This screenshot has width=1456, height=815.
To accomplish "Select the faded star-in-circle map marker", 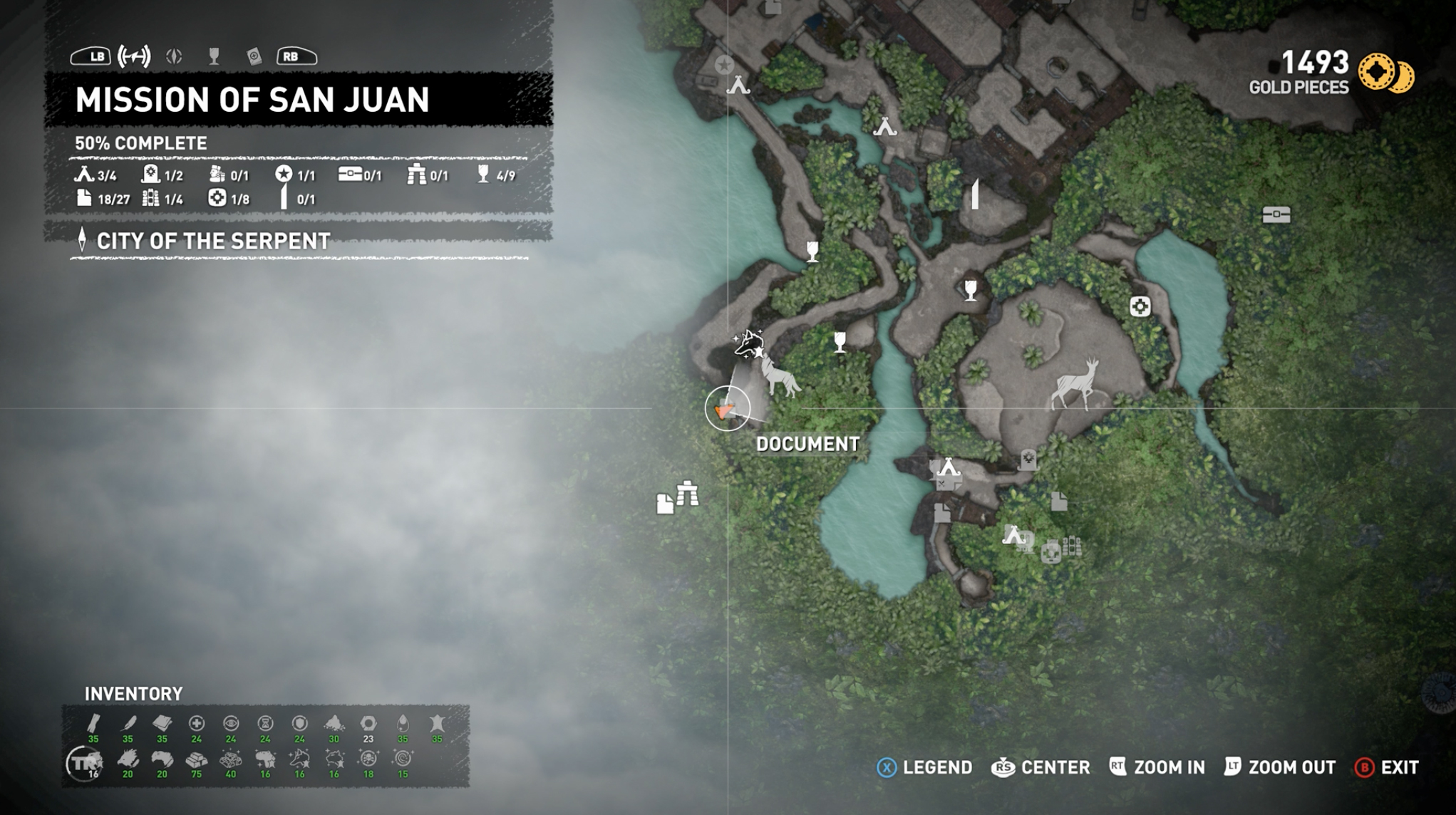I will pyautogui.click(x=724, y=65).
